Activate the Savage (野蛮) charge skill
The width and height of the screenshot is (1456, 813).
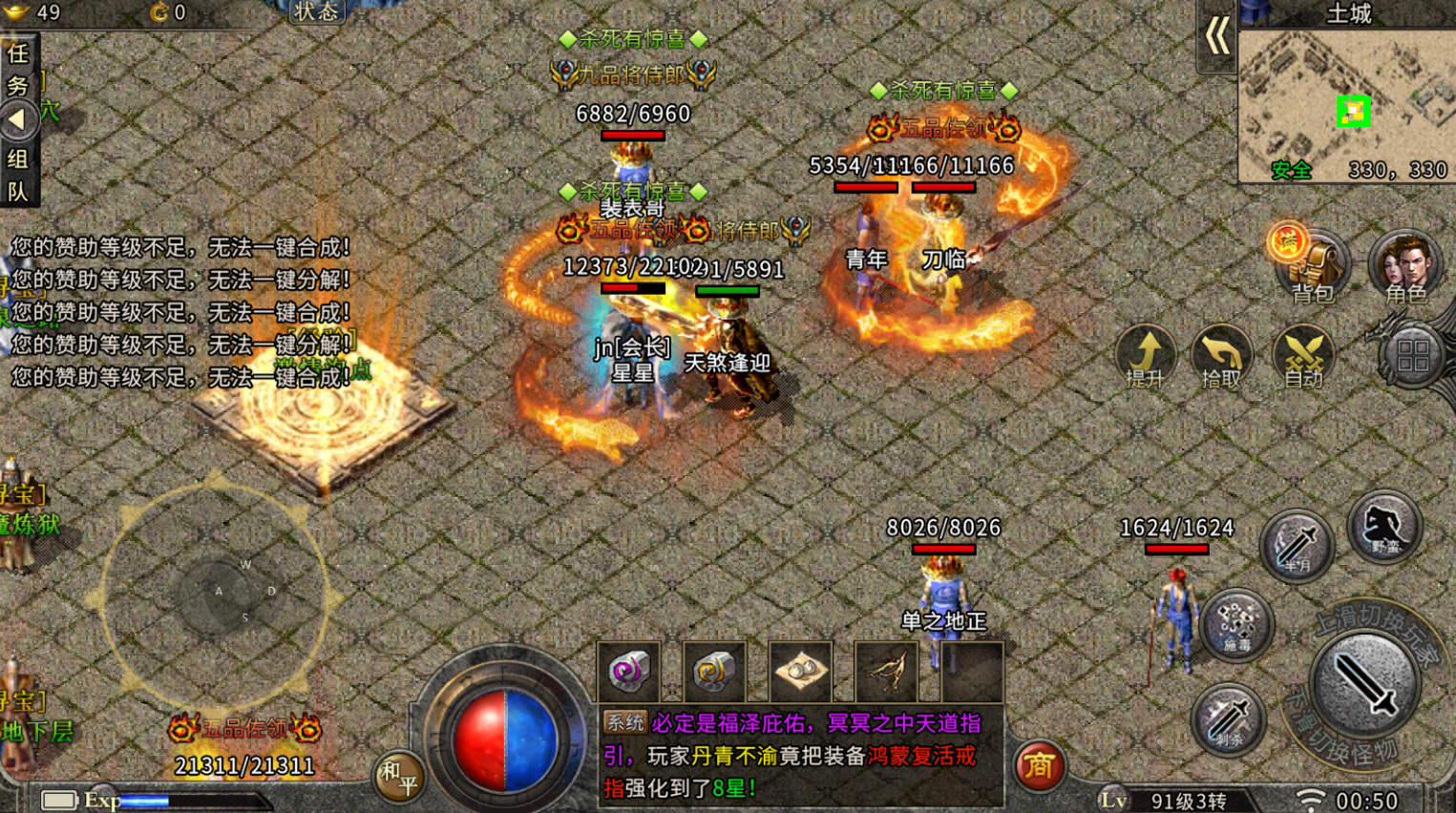pos(1384,527)
